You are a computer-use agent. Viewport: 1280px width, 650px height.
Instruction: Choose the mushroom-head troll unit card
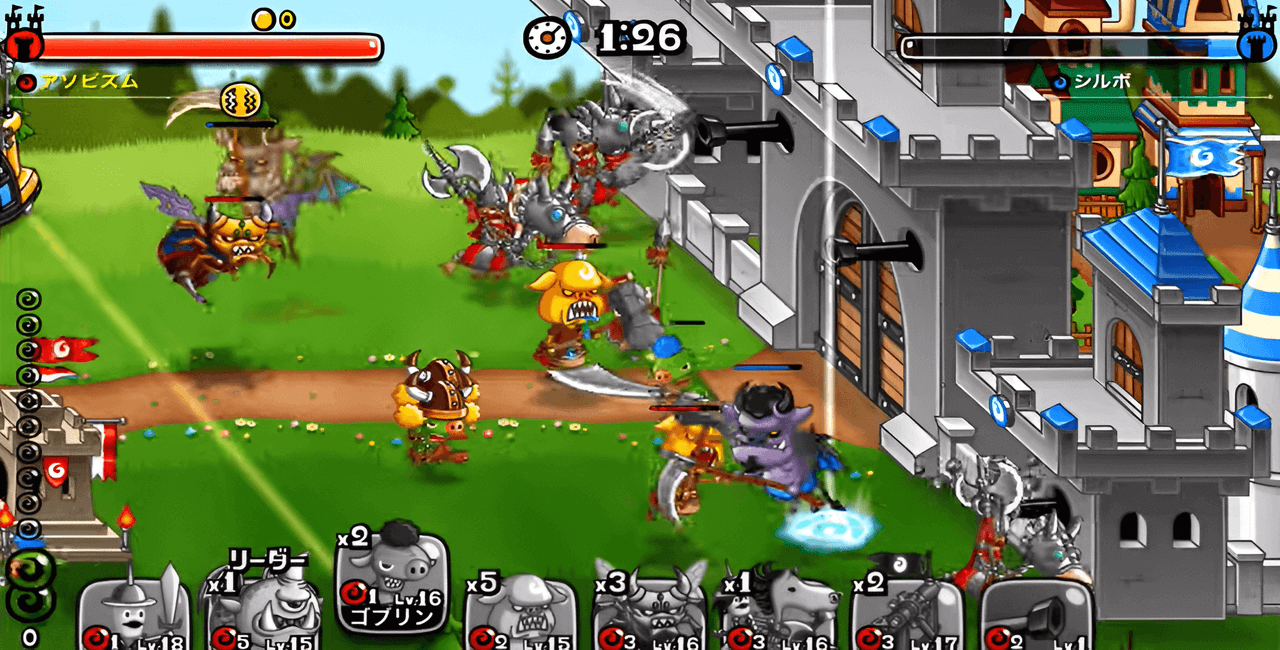tap(518, 612)
